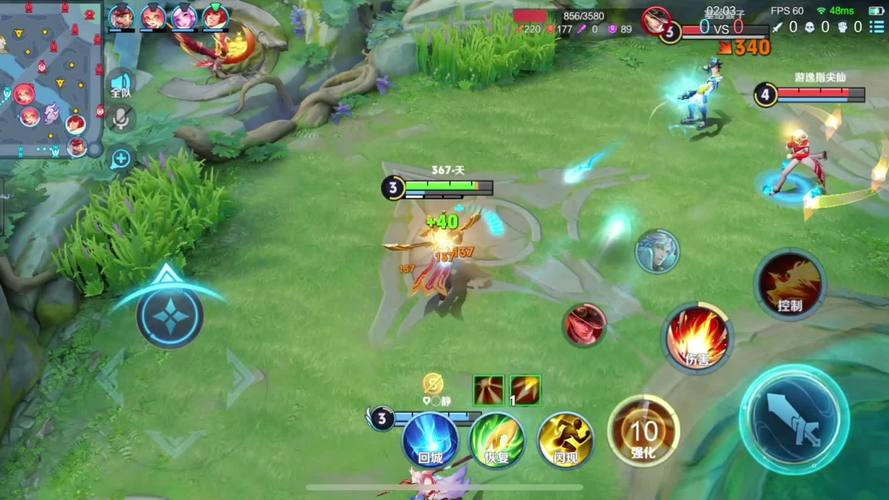Cast the 控制 control skill
The width and height of the screenshot is (889, 500).
(789, 285)
